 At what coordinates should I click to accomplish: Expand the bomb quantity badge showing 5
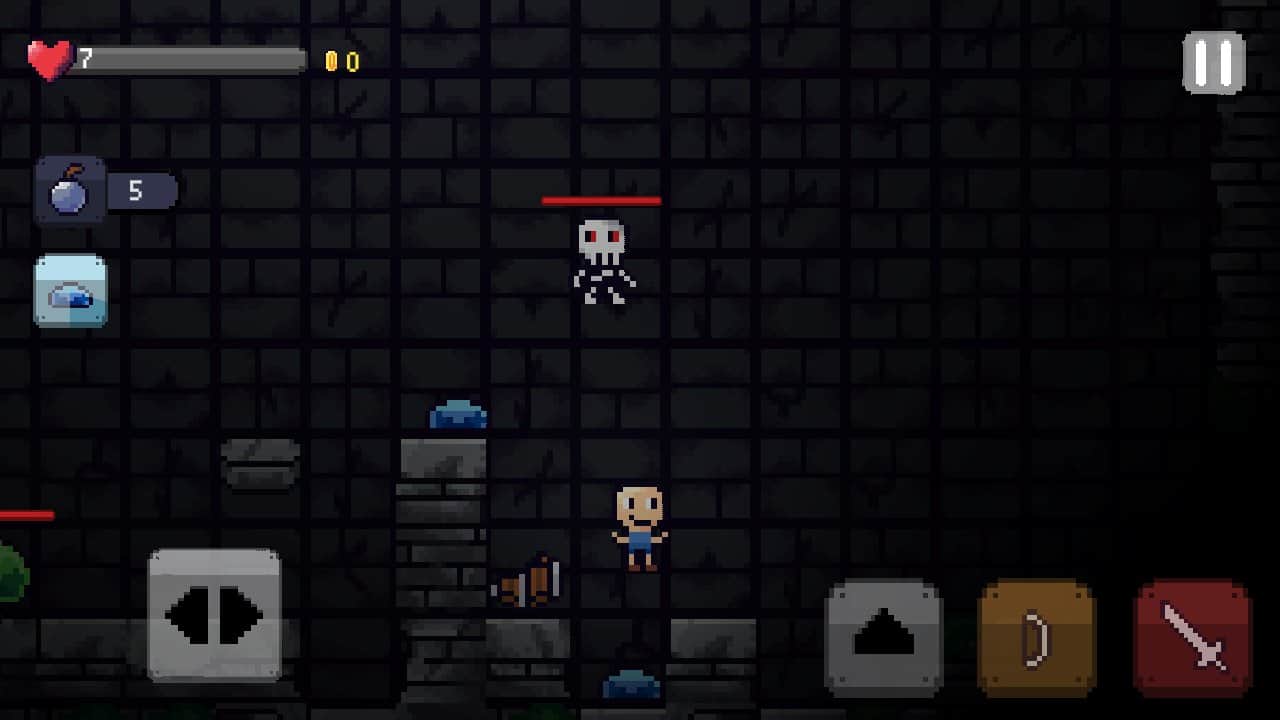(x=138, y=190)
